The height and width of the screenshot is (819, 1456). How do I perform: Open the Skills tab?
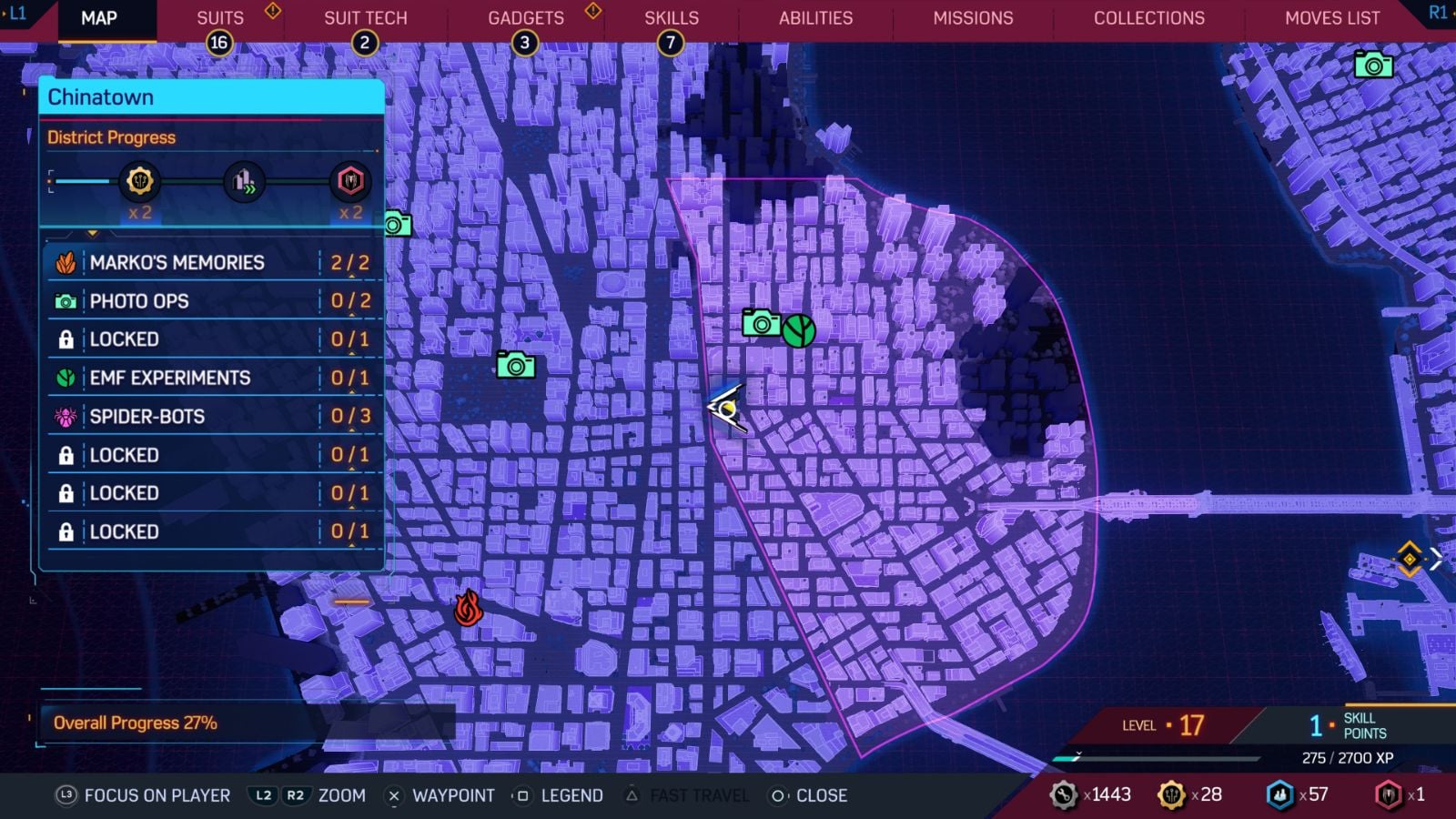[x=671, y=17]
